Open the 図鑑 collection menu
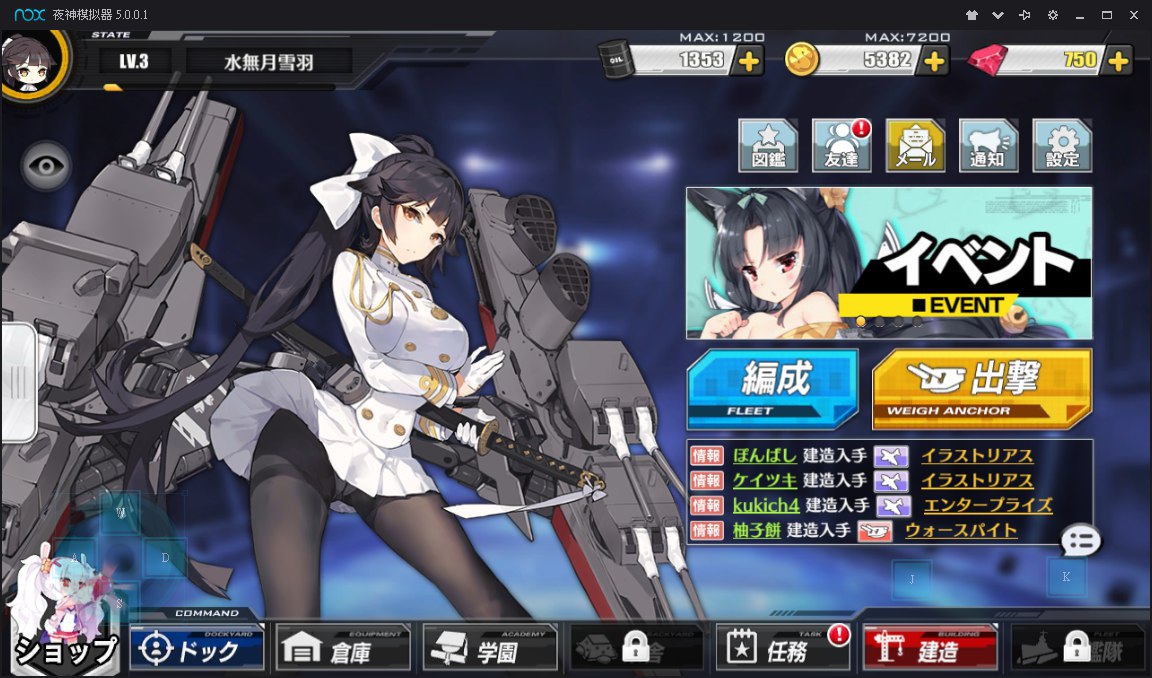Screen dimensions: 1152x678 767,146
